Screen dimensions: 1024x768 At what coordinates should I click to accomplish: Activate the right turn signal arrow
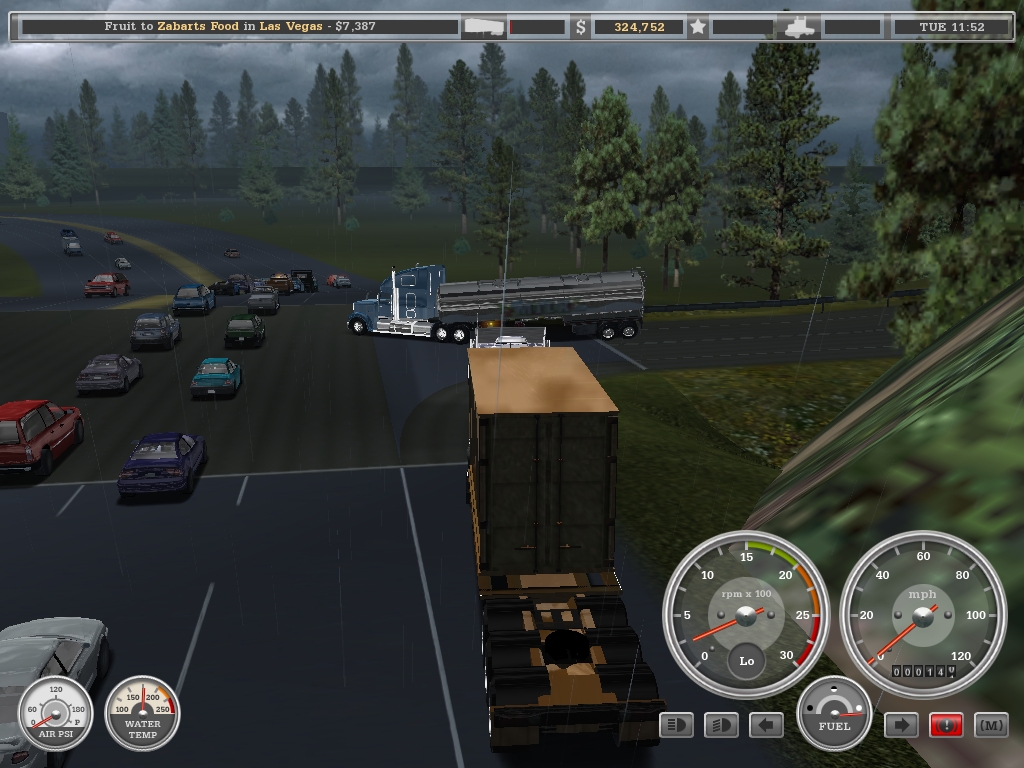tap(901, 725)
